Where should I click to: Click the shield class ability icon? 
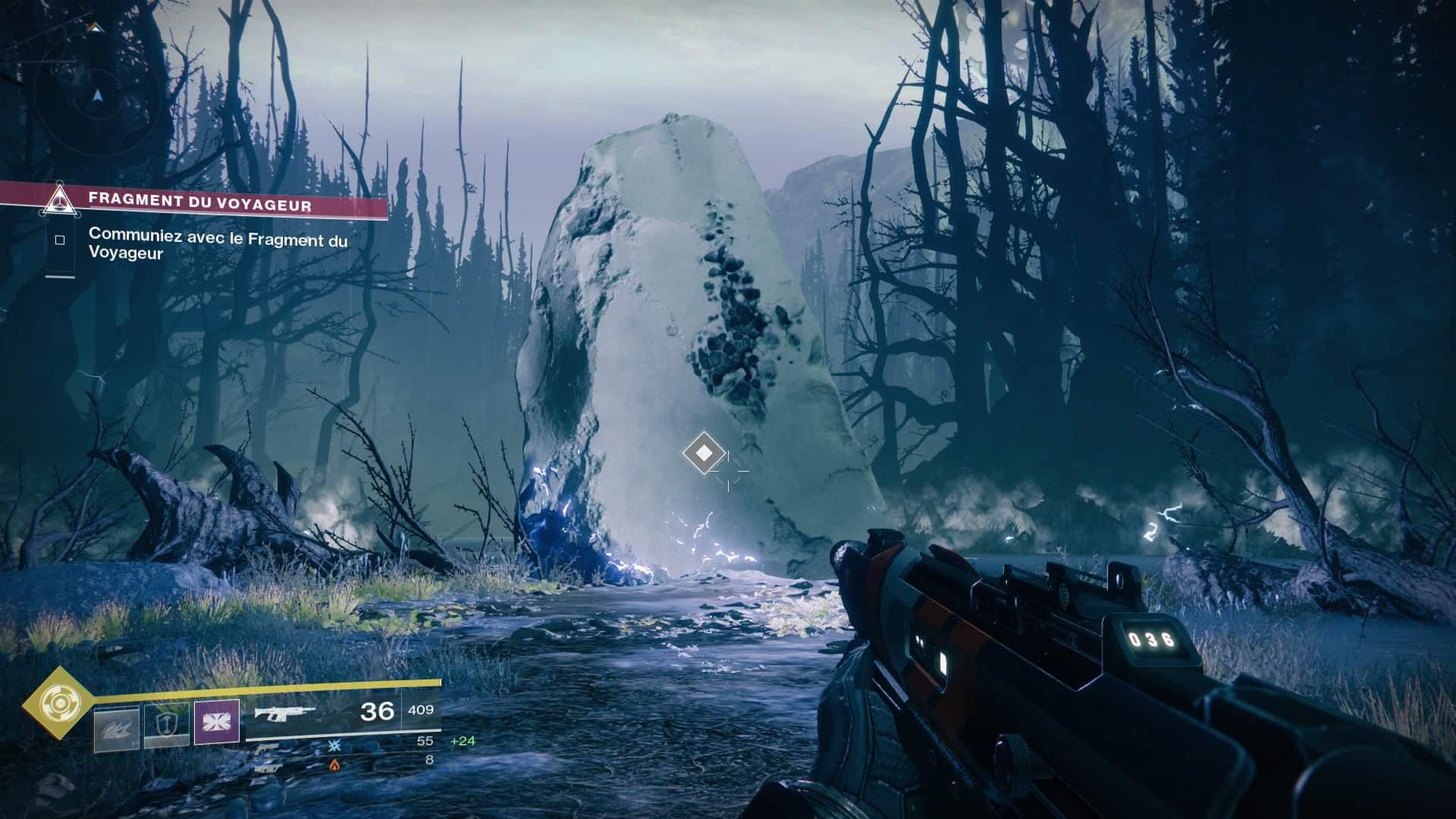click(167, 726)
